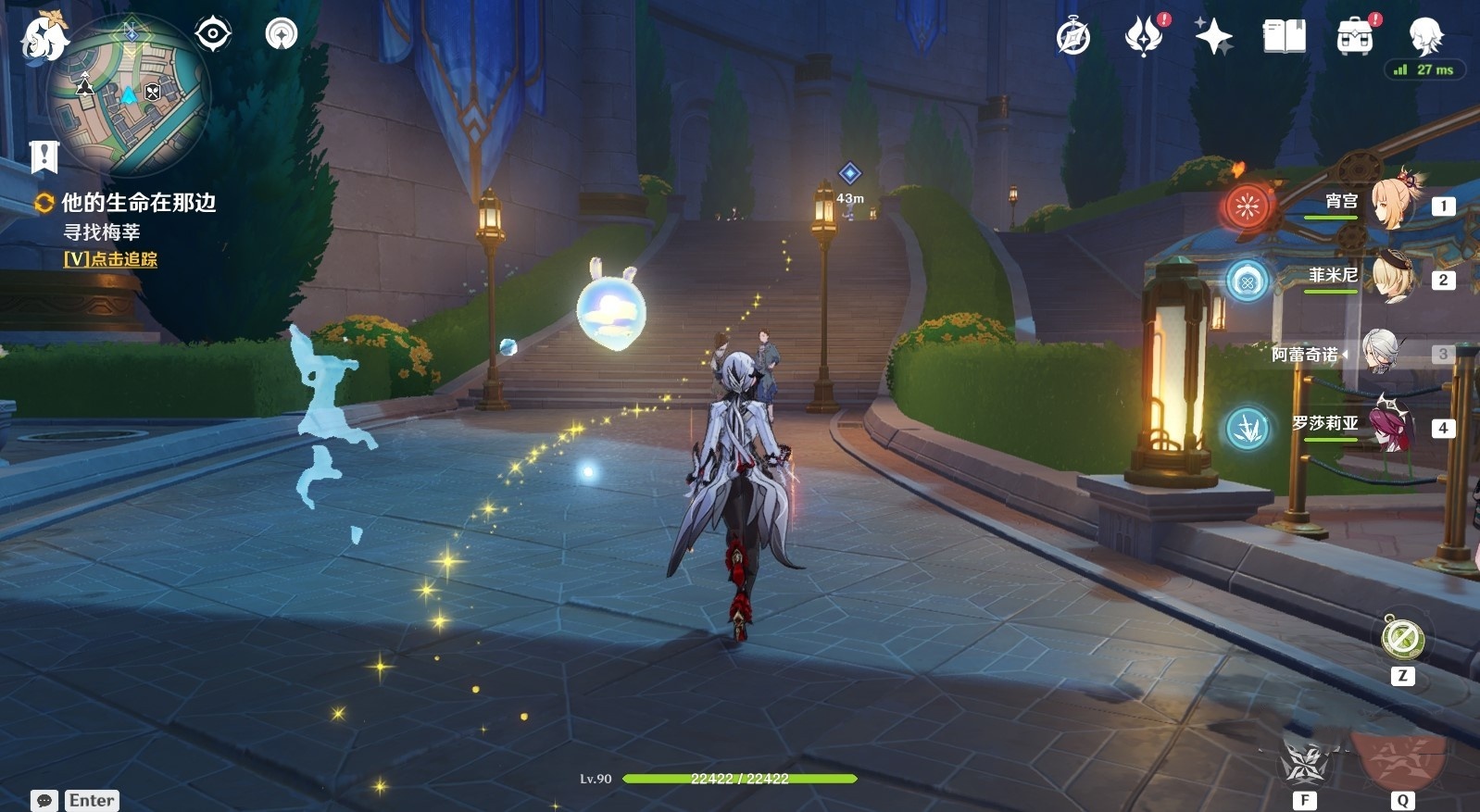Switch to party member 罗莎莉亚
The width and height of the screenshot is (1480, 812).
tap(1389, 426)
